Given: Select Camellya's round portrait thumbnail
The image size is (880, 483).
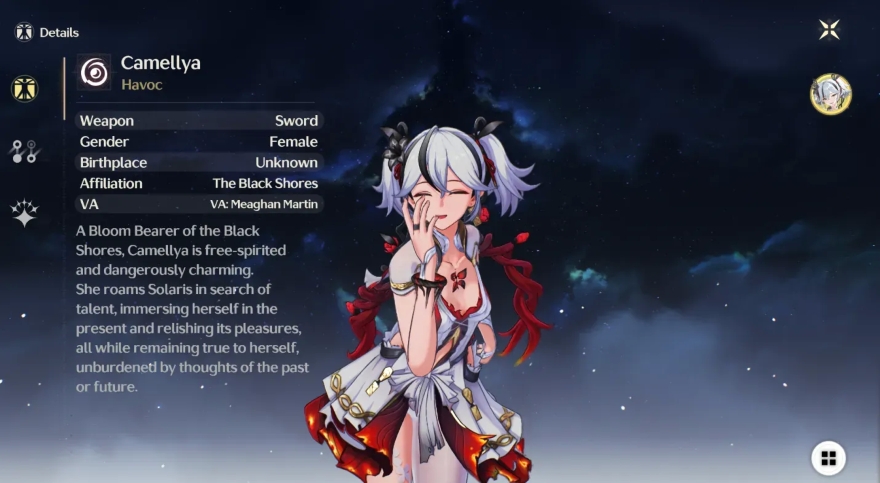Looking at the screenshot, I should (830, 94).
